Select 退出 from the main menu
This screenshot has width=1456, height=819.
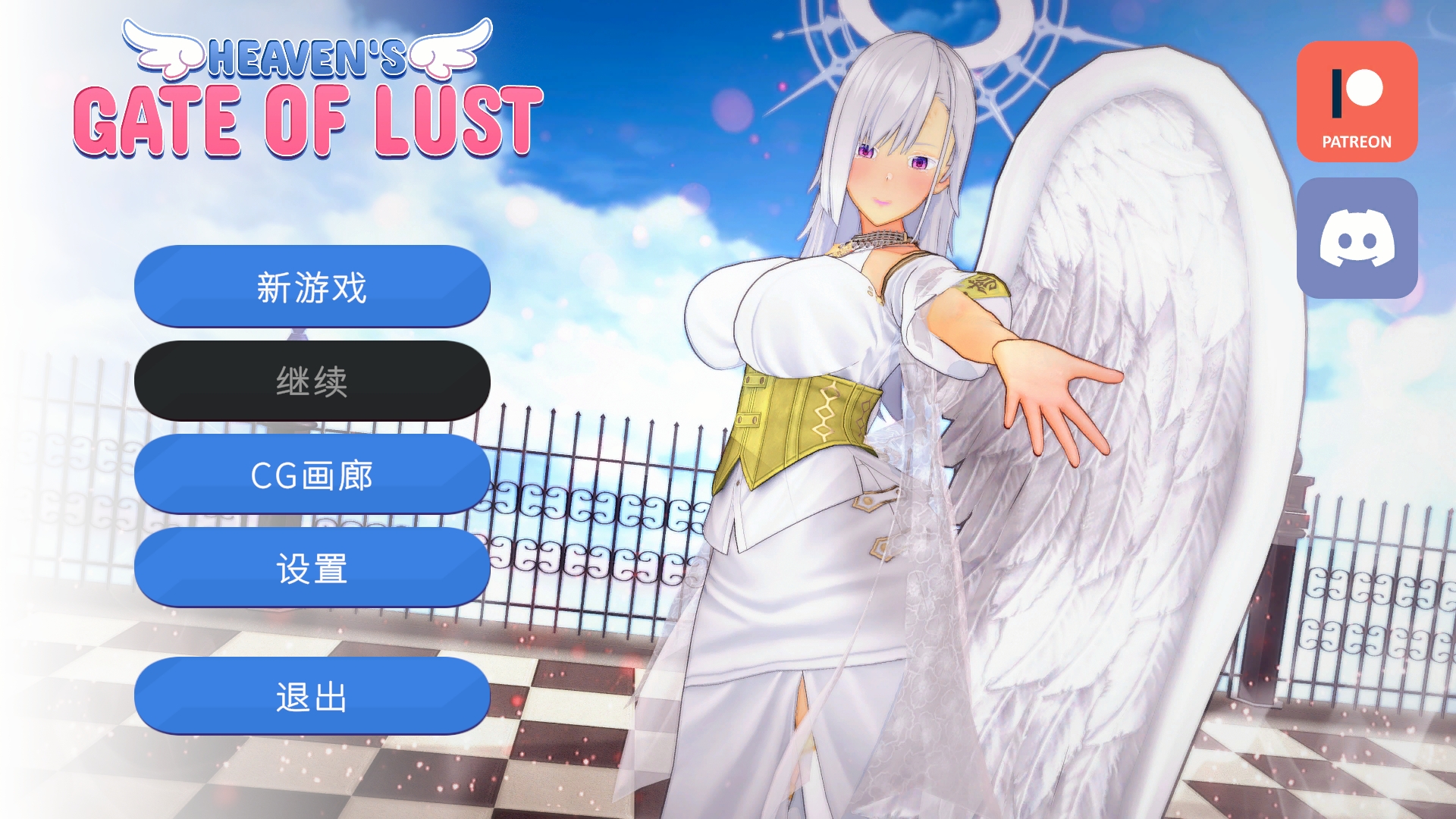click(x=311, y=695)
